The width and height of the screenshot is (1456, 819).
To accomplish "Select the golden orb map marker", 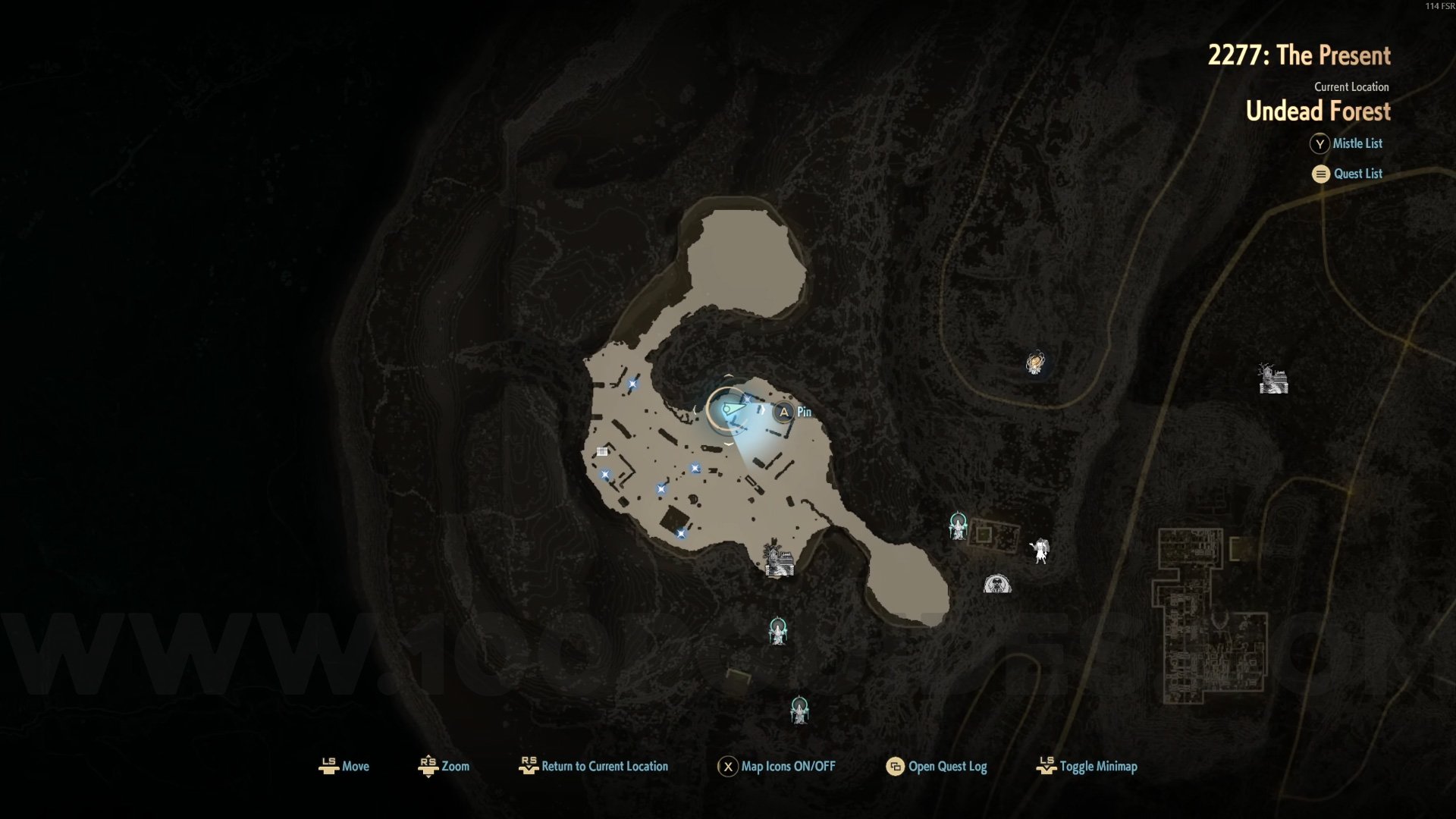I will tap(1035, 362).
